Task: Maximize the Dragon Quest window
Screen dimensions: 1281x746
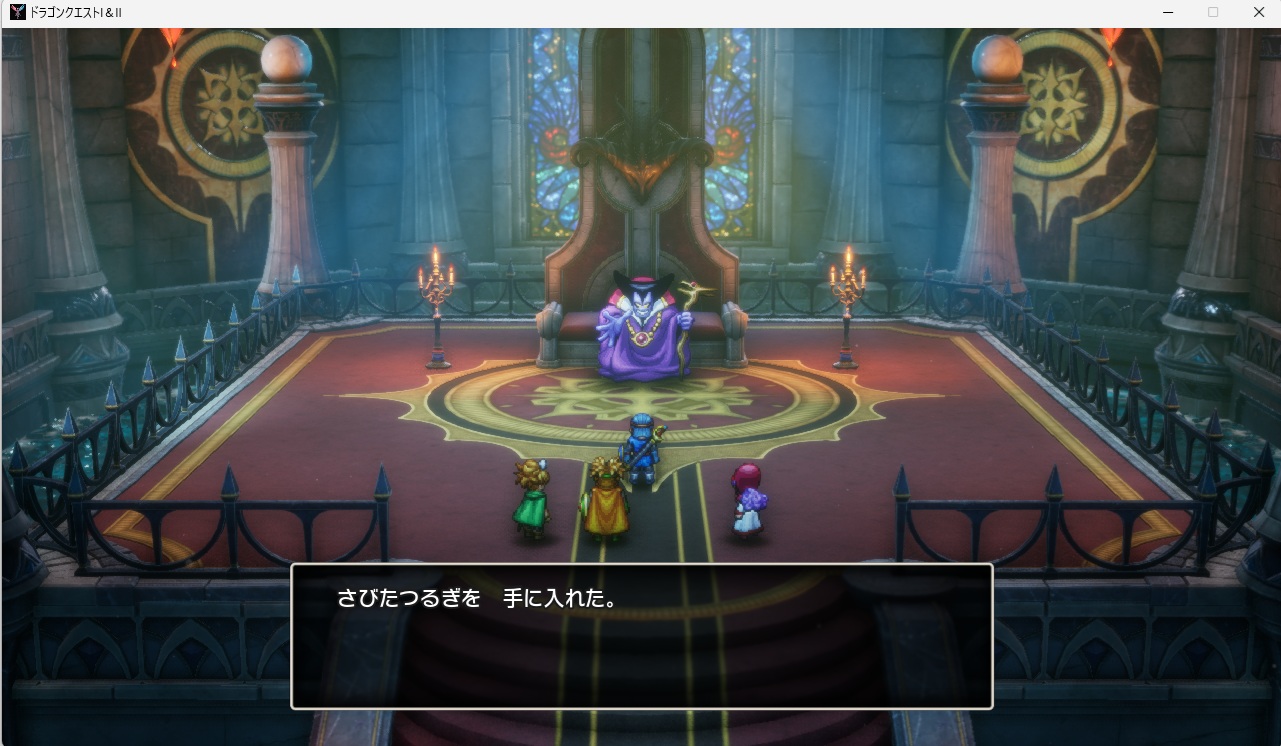Action: pyautogui.click(x=1213, y=12)
